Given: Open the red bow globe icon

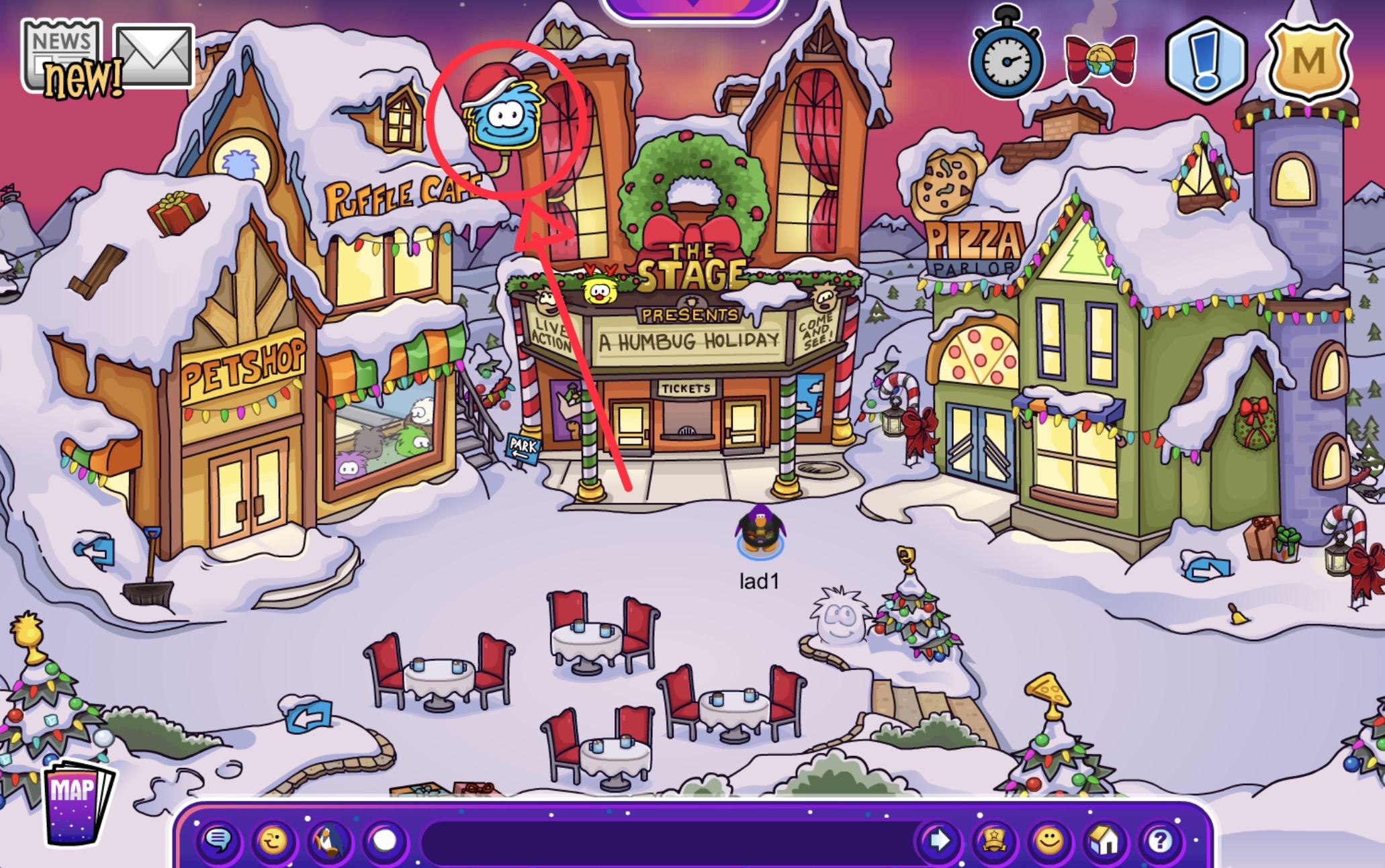Looking at the screenshot, I should coord(1100,60).
